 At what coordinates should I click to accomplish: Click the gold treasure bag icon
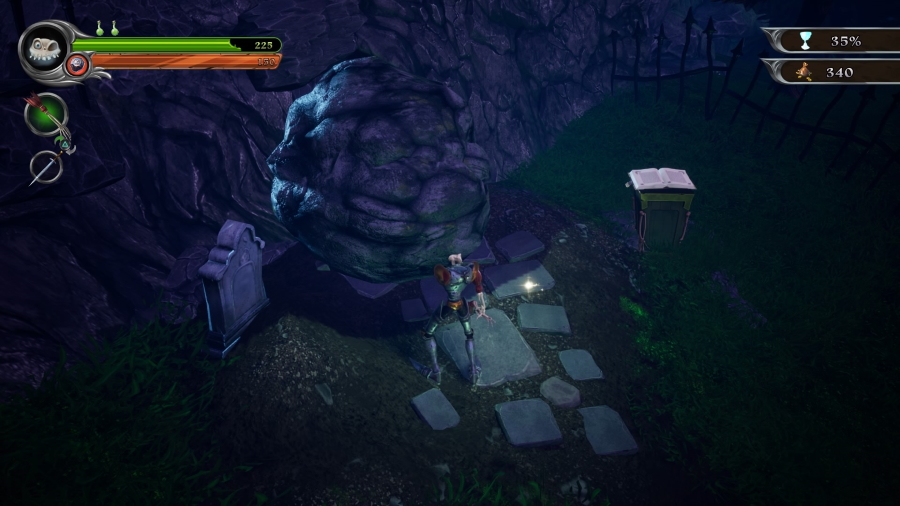pos(804,72)
